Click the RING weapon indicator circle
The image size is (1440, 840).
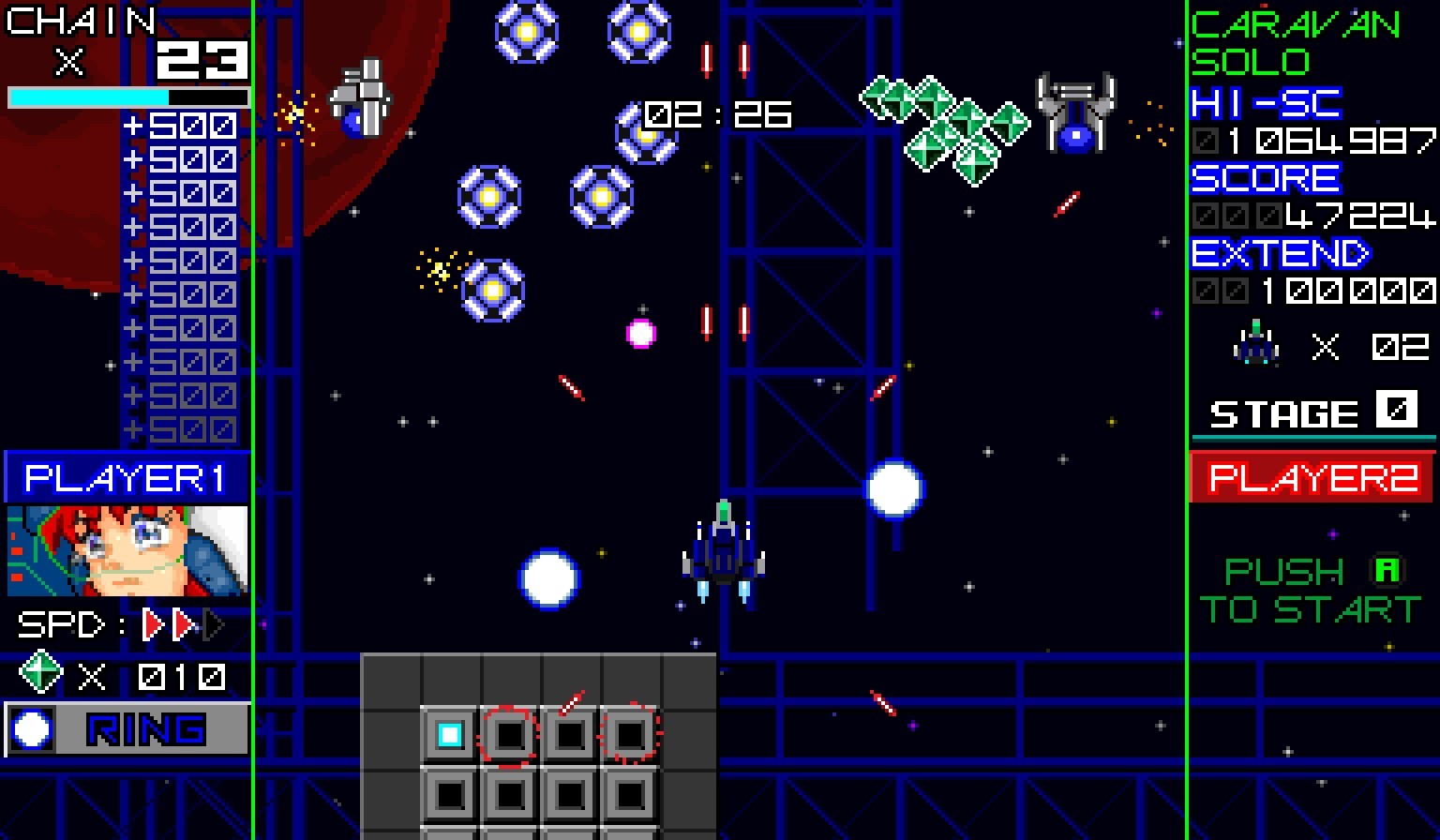(30, 730)
